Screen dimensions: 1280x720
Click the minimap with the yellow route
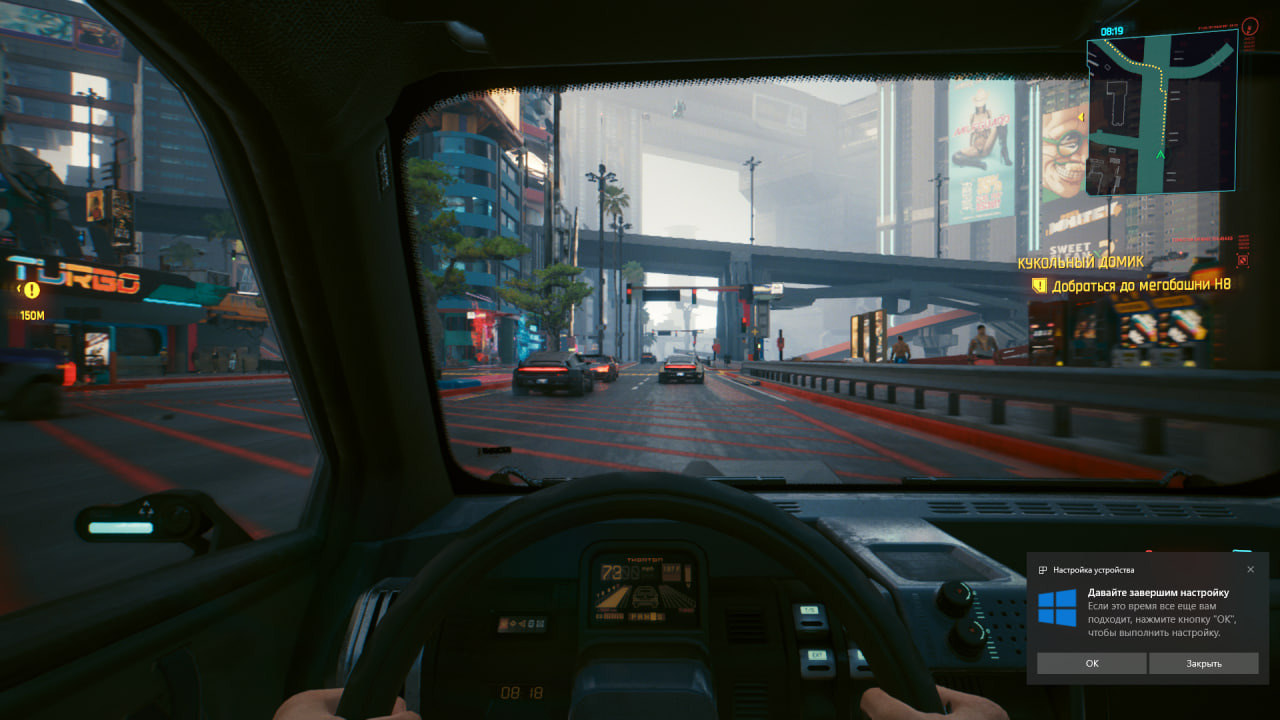coord(1160,112)
